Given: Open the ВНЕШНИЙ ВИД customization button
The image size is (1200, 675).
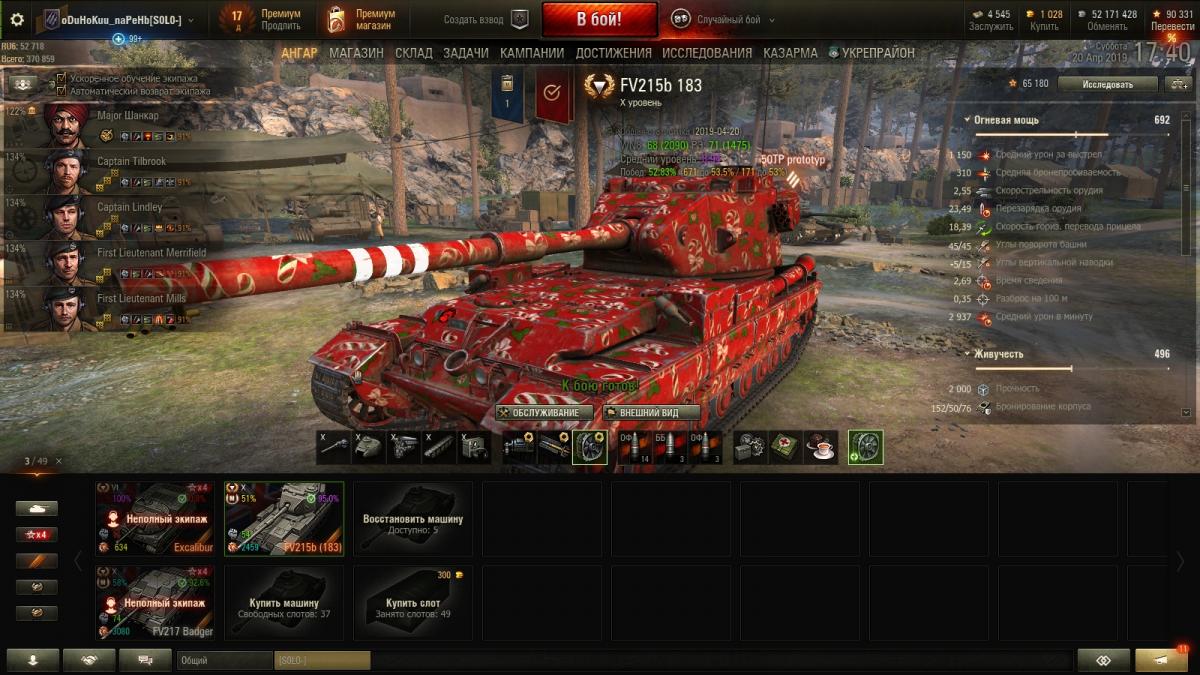Looking at the screenshot, I should 652,412.
